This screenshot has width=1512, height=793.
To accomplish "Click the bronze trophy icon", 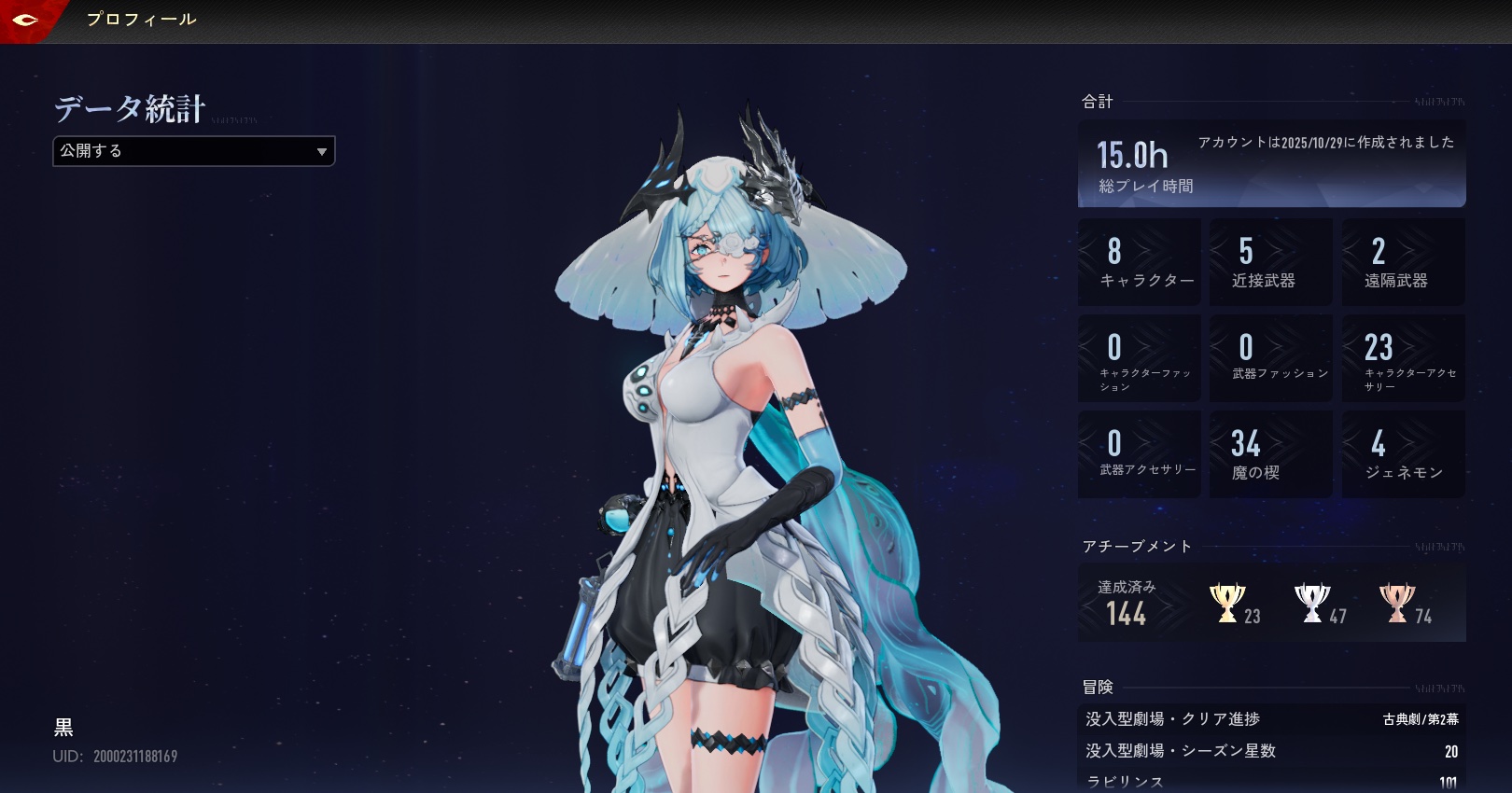I will (x=1396, y=603).
